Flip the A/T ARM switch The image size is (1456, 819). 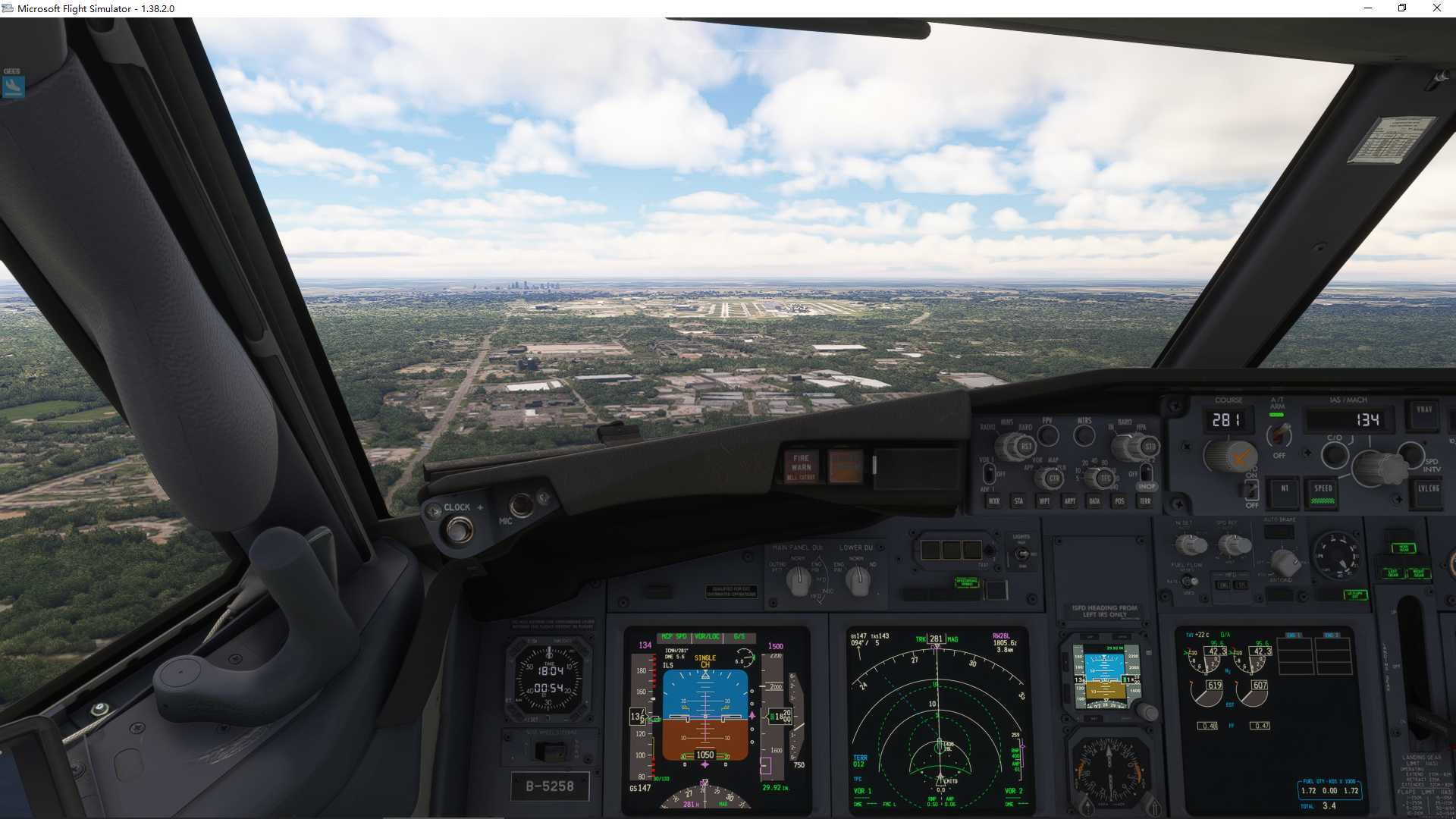(1279, 435)
